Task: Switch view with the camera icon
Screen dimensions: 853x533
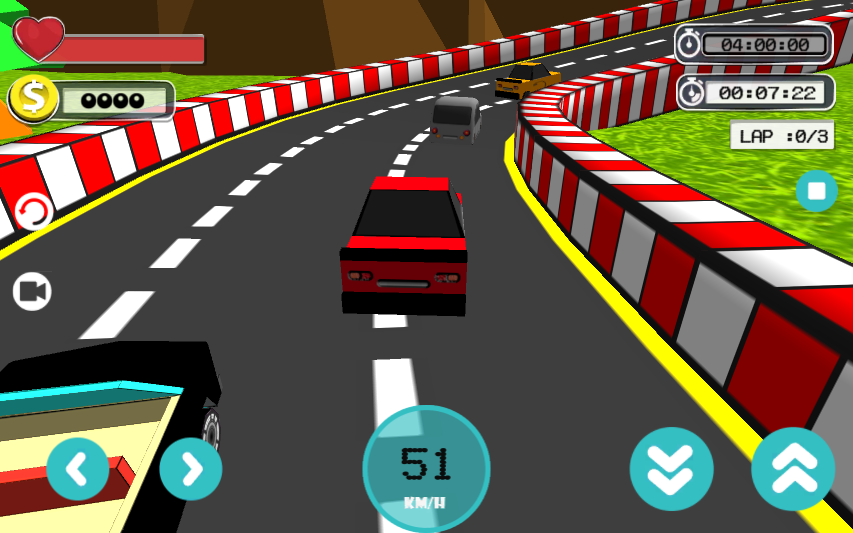Action: pyautogui.click(x=32, y=291)
